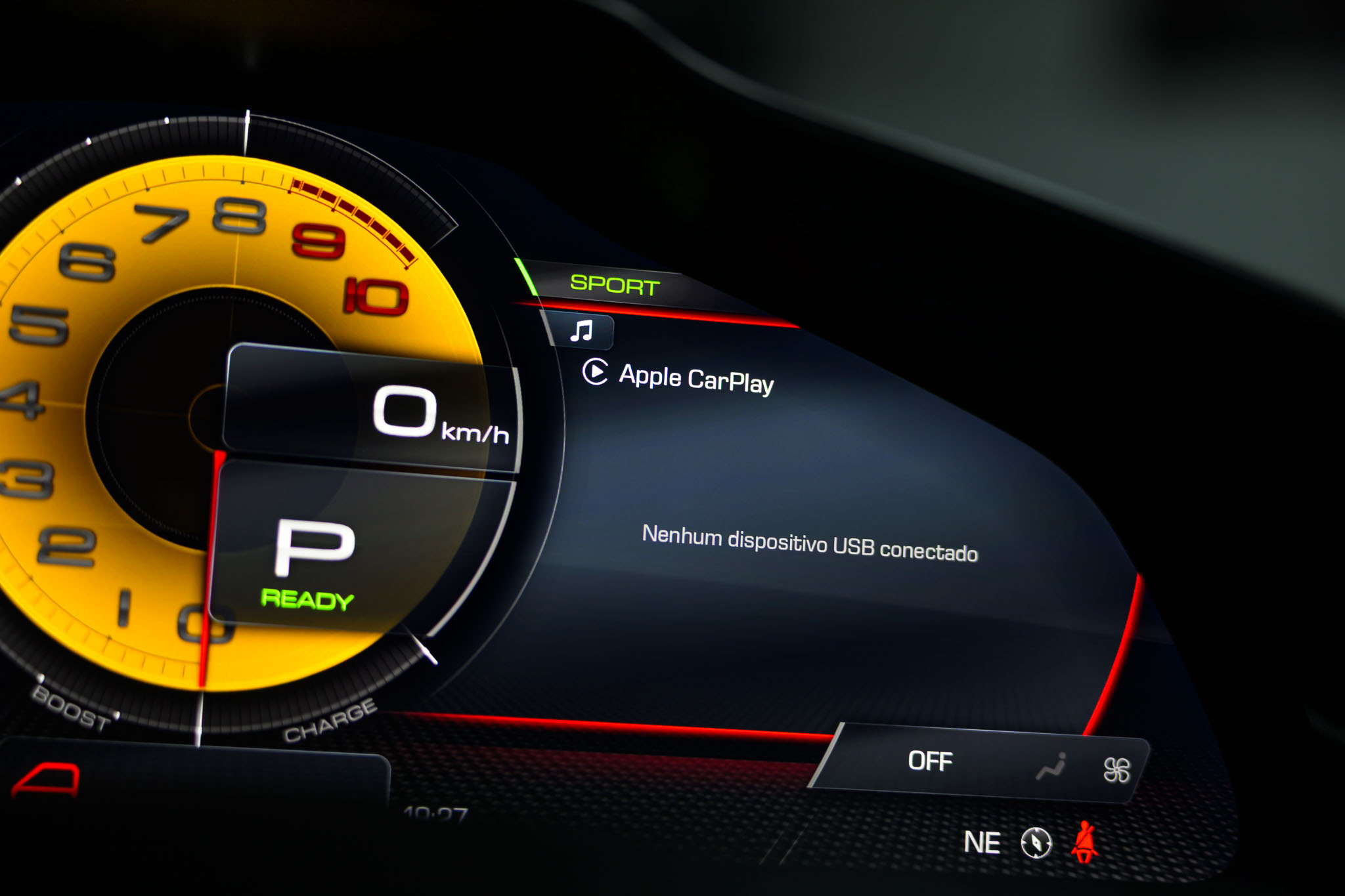Select the fan speed icon
1345x896 pixels.
pos(1116,770)
